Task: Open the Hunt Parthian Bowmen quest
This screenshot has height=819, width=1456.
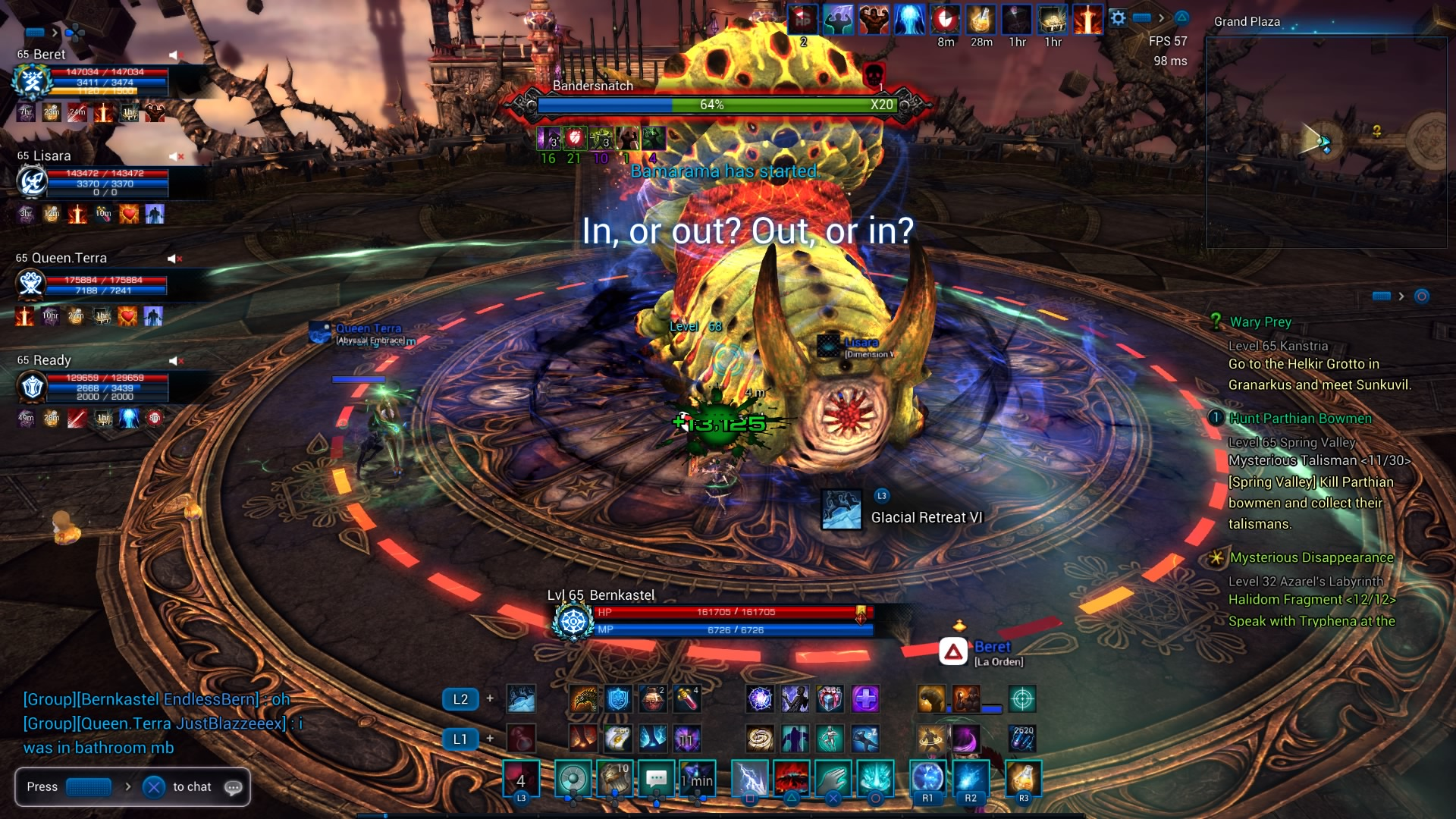Action: tap(1300, 419)
